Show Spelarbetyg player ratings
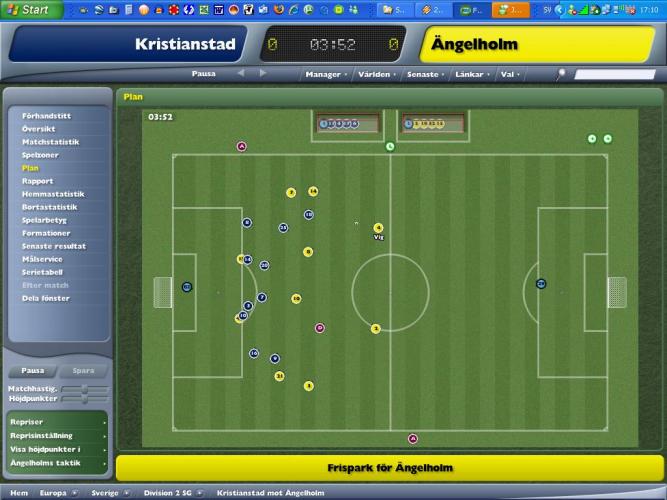The image size is (667, 500). 45,220
